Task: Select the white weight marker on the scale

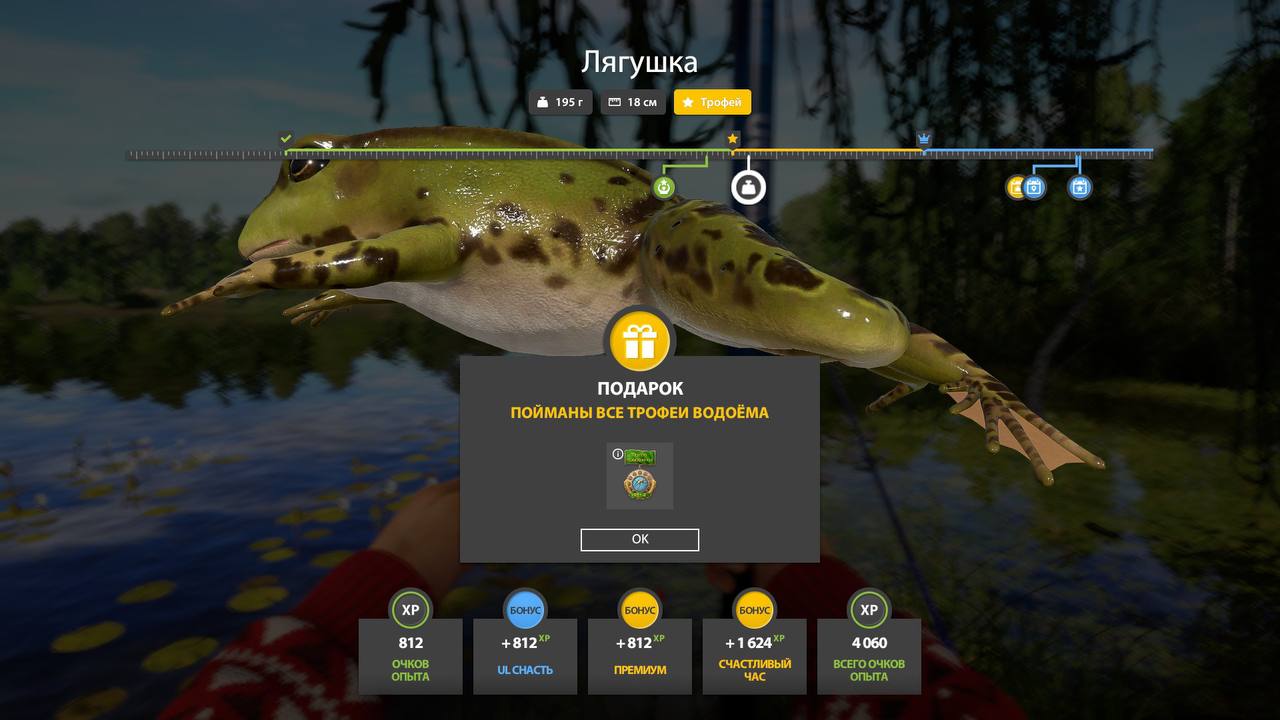Action: click(x=748, y=187)
